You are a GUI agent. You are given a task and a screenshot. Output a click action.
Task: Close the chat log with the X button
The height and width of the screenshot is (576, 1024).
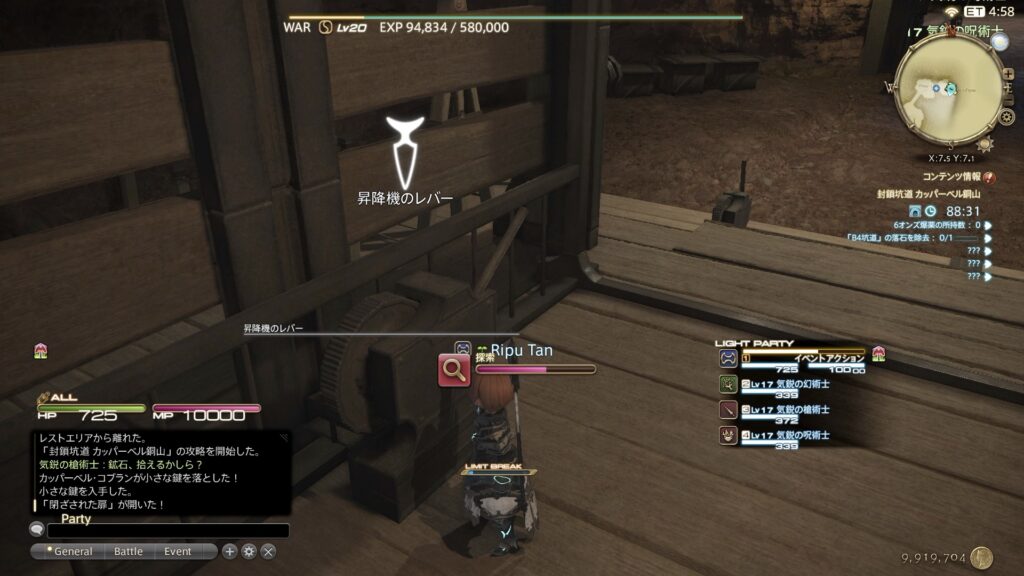coord(268,551)
